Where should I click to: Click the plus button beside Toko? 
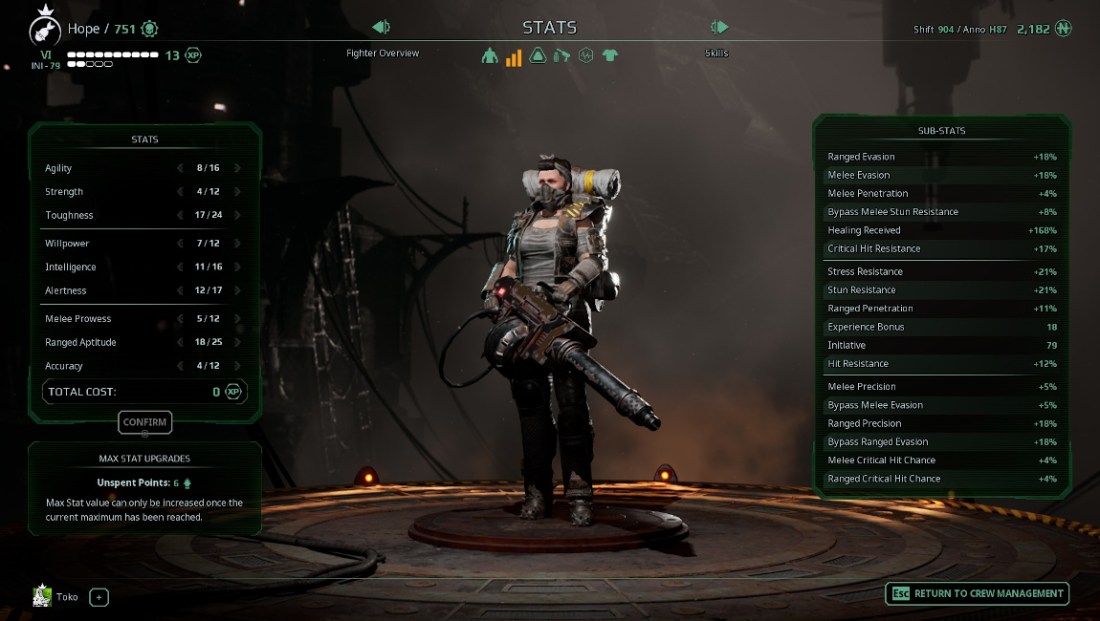click(x=99, y=597)
